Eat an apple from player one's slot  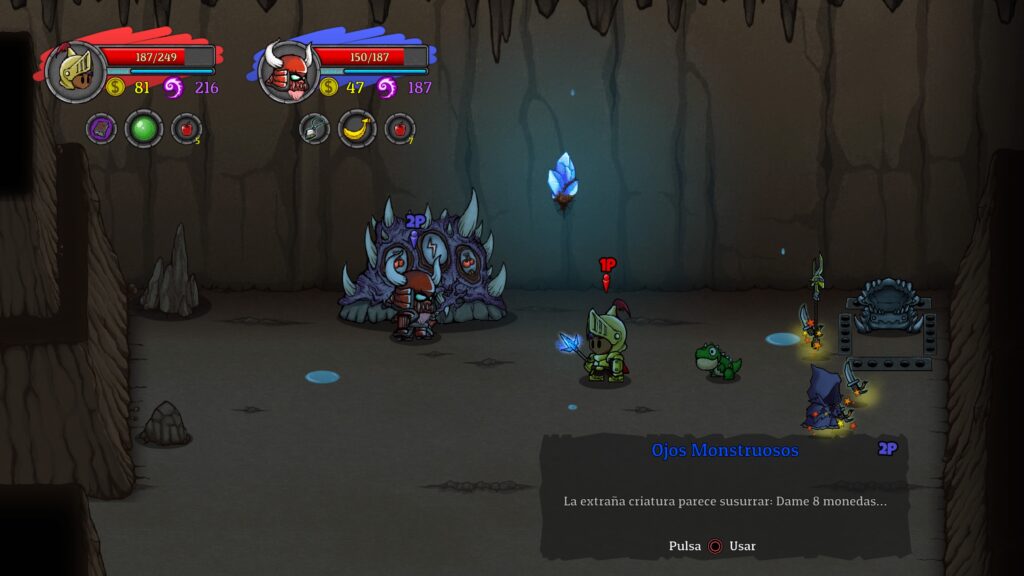pos(186,129)
